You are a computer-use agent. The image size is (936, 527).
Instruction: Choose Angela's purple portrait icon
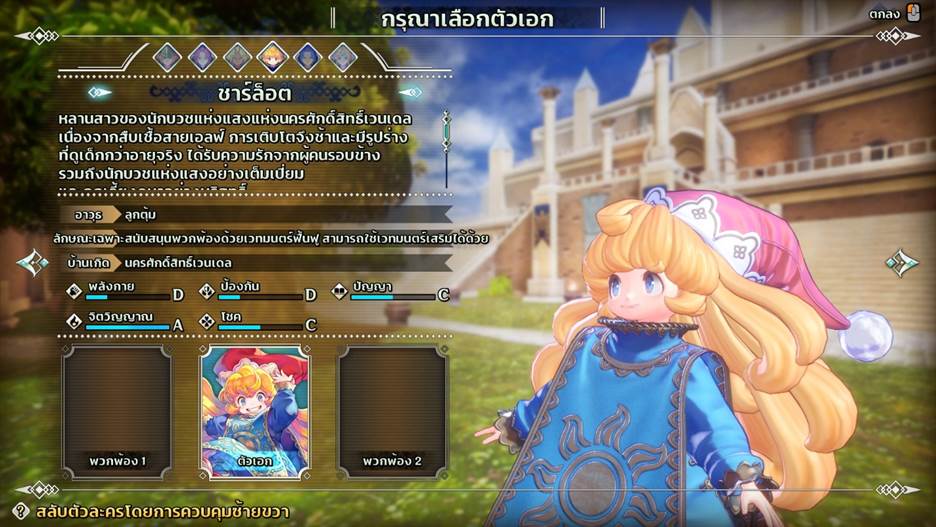click(x=202, y=56)
